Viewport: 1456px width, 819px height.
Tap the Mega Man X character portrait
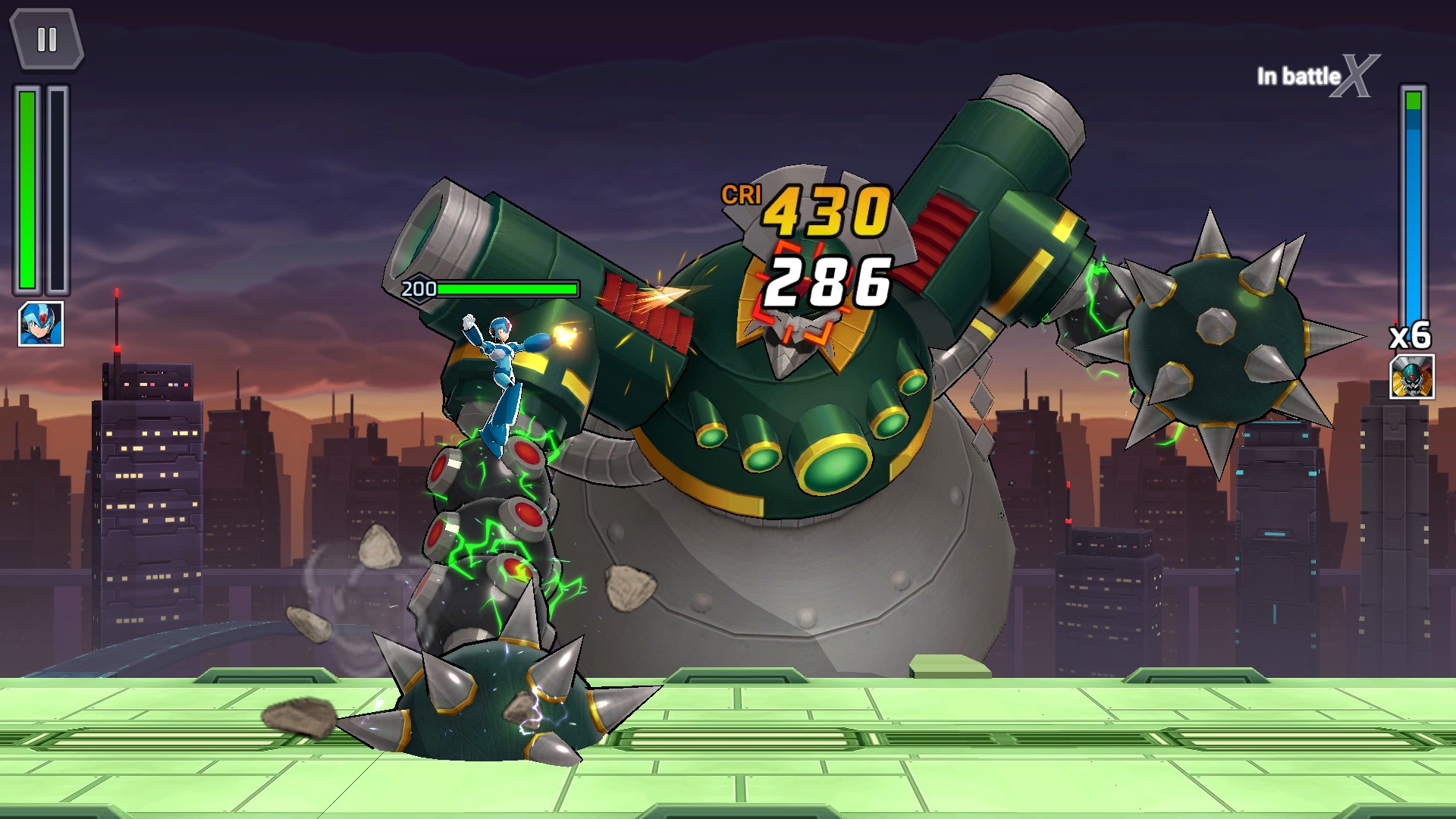(41, 324)
